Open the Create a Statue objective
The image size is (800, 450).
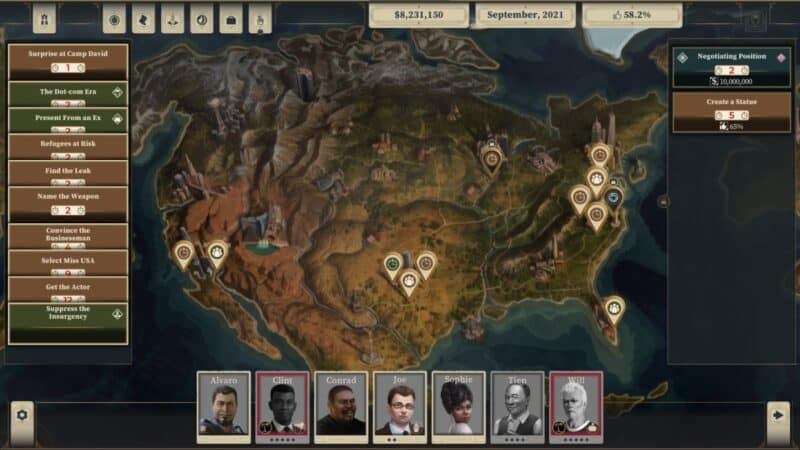724,112
